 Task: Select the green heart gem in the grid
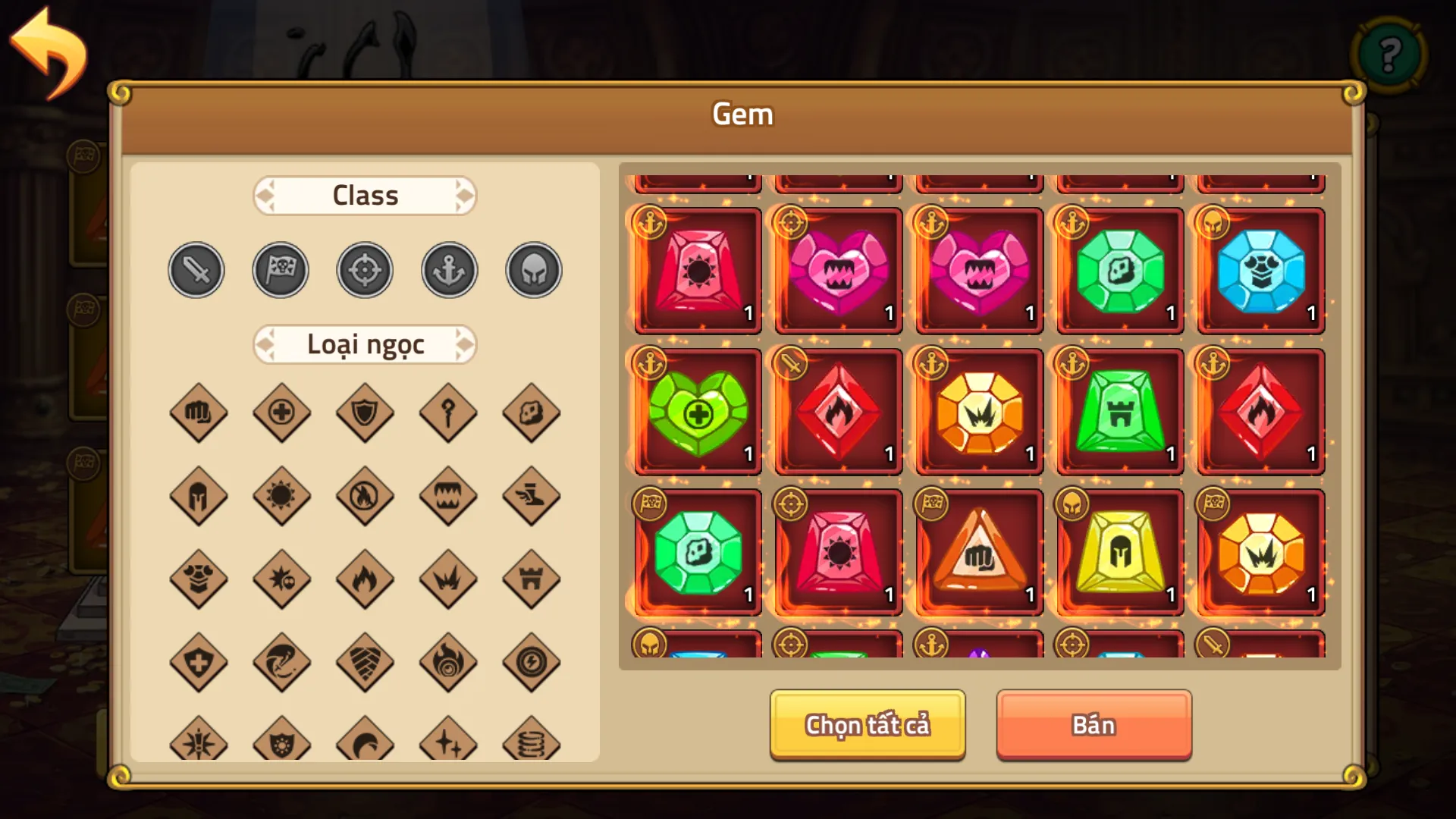click(x=696, y=412)
